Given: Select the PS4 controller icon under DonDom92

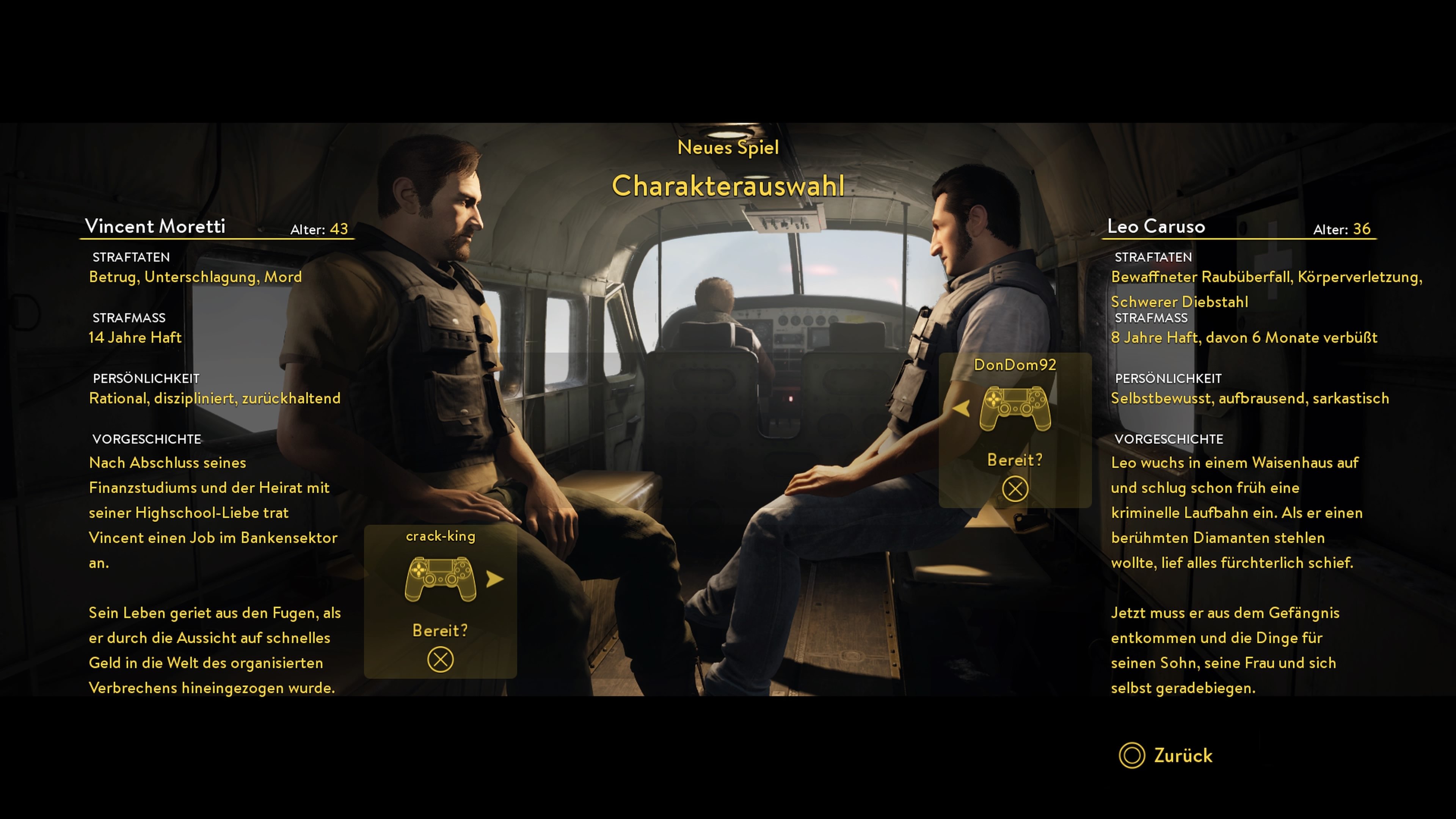Looking at the screenshot, I should (x=1016, y=409).
